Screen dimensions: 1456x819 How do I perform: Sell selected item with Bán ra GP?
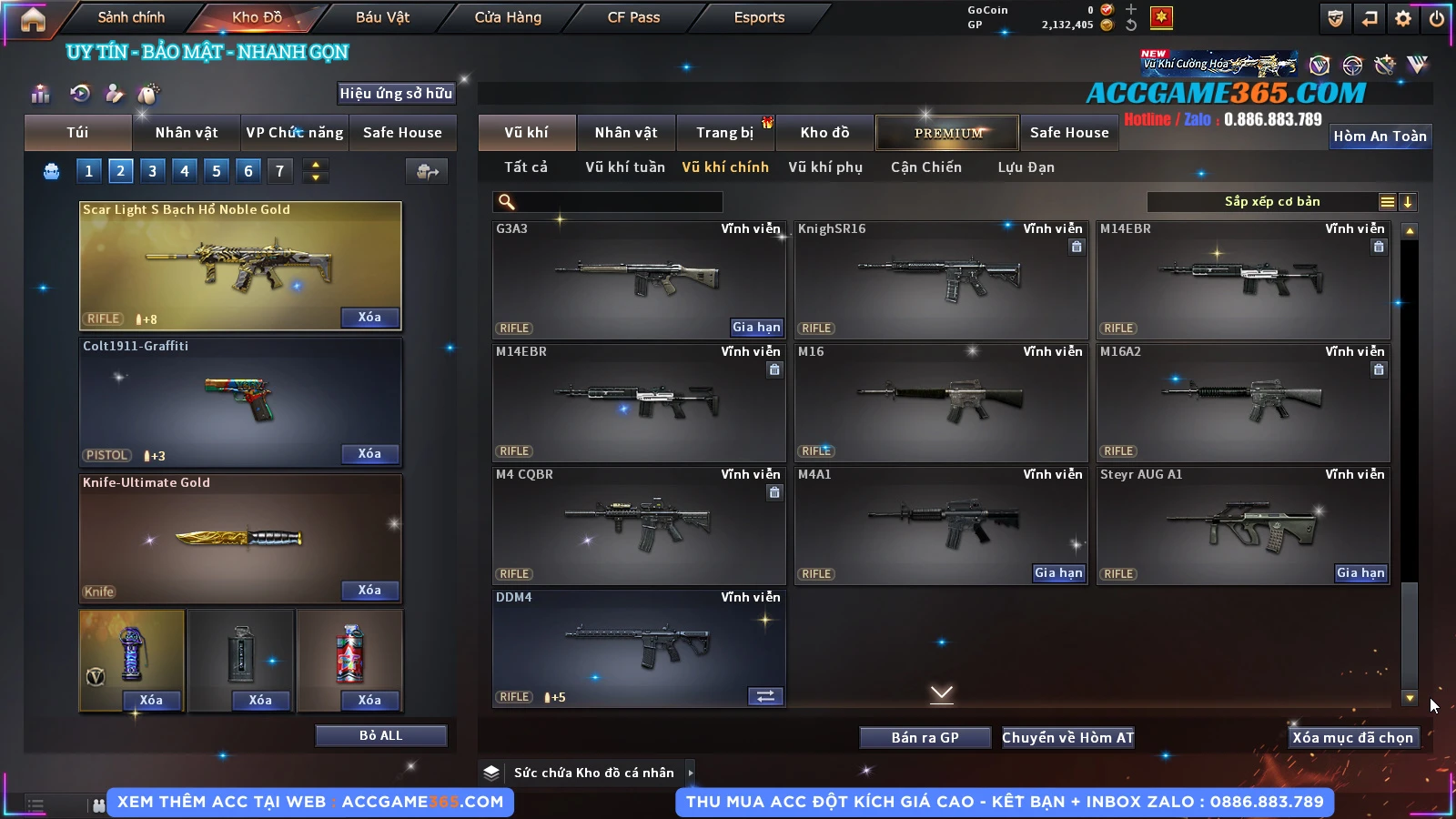(x=925, y=738)
